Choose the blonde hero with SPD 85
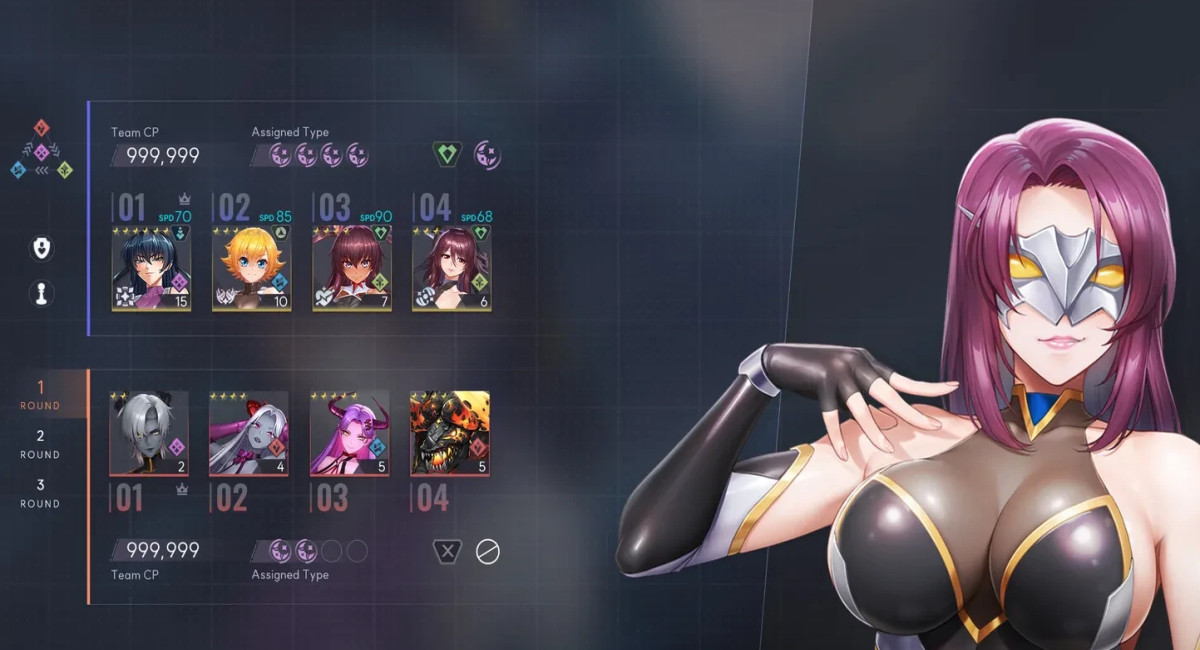Screen dimensions: 1200x650 click(x=251, y=268)
